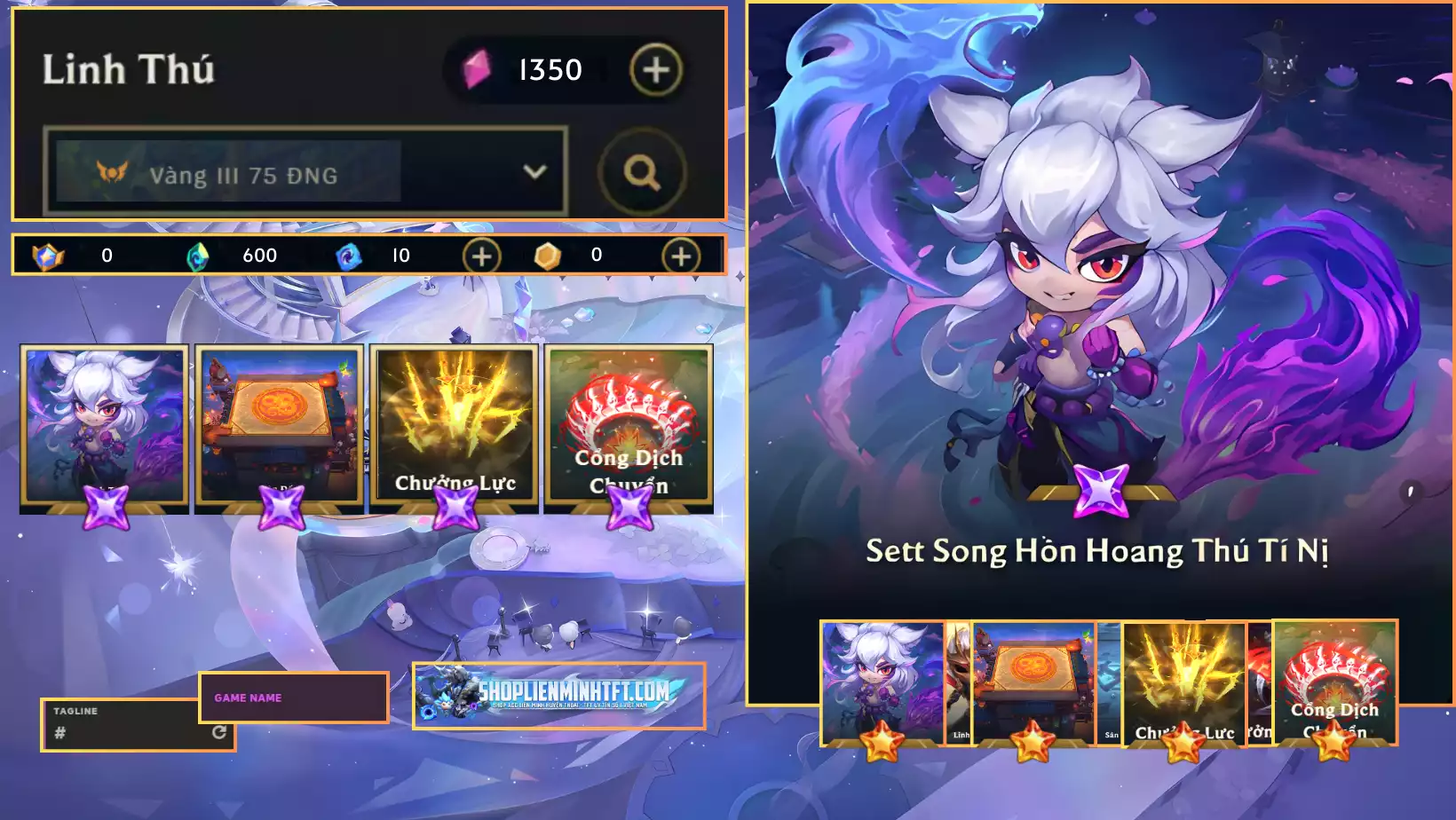Image resolution: width=1456 pixels, height=820 pixels.
Task: Select the arena board thumbnail
Action: (x=279, y=417)
